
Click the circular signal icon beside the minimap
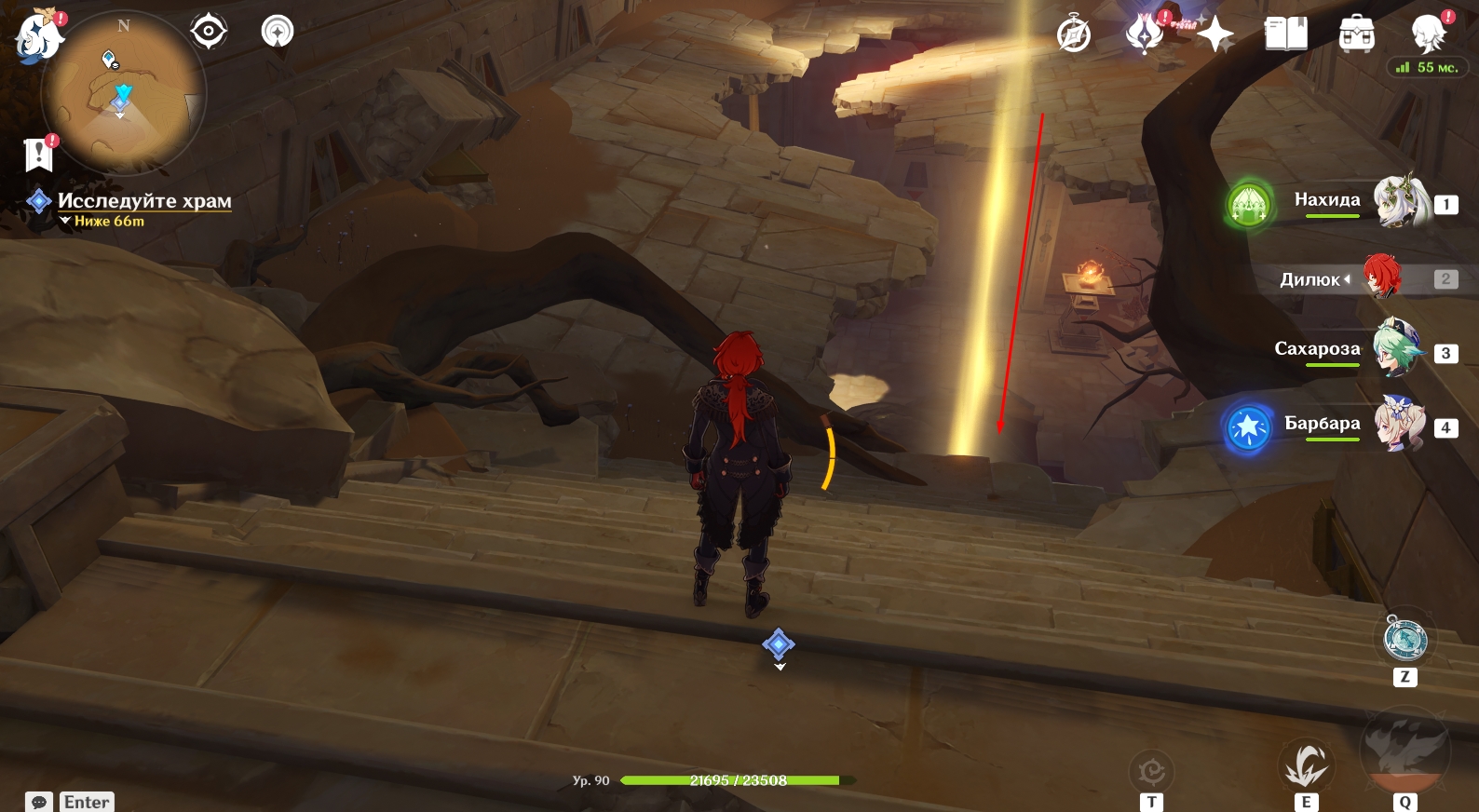point(277,32)
